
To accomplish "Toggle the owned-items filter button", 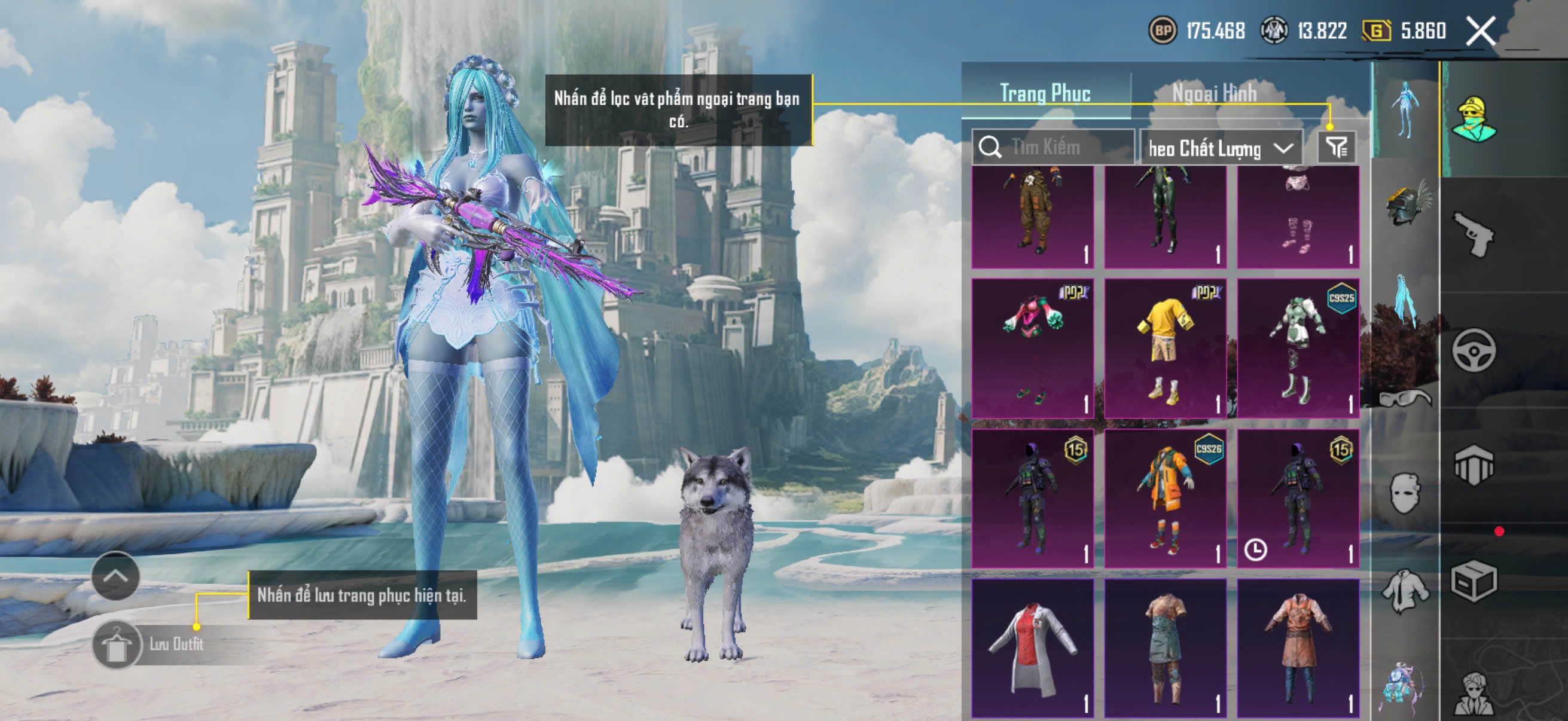I will (1337, 147).
